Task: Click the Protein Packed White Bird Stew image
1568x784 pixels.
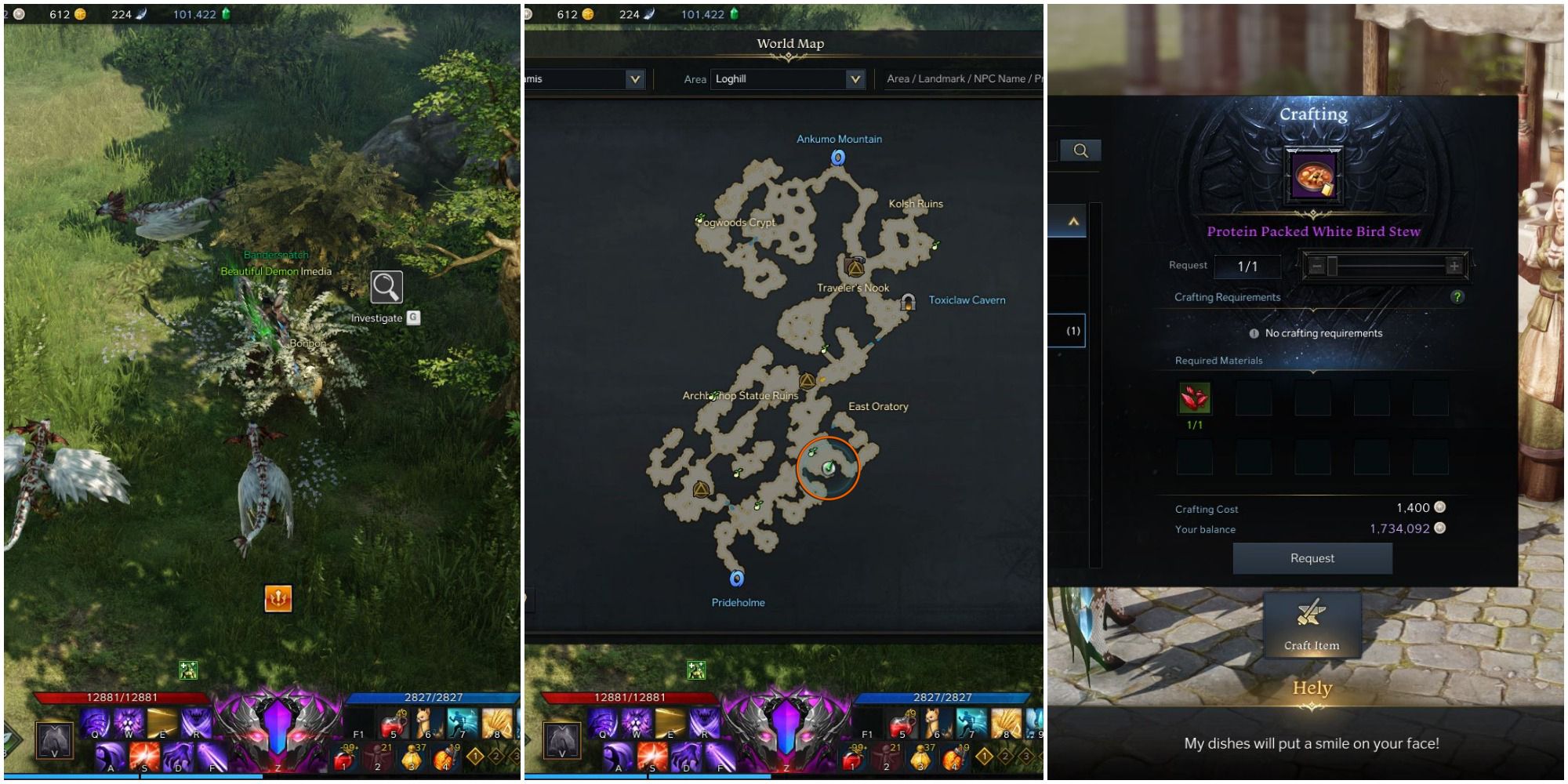Action: click(1312, 174)
